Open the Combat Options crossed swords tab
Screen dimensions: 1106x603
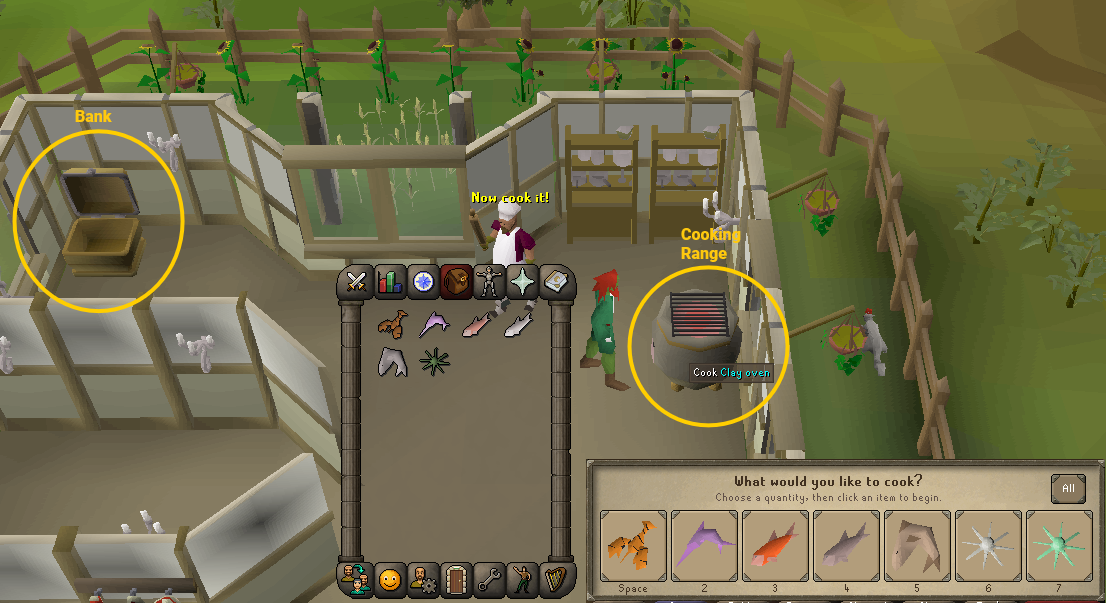pyautogui.click(x=357, y=283)
